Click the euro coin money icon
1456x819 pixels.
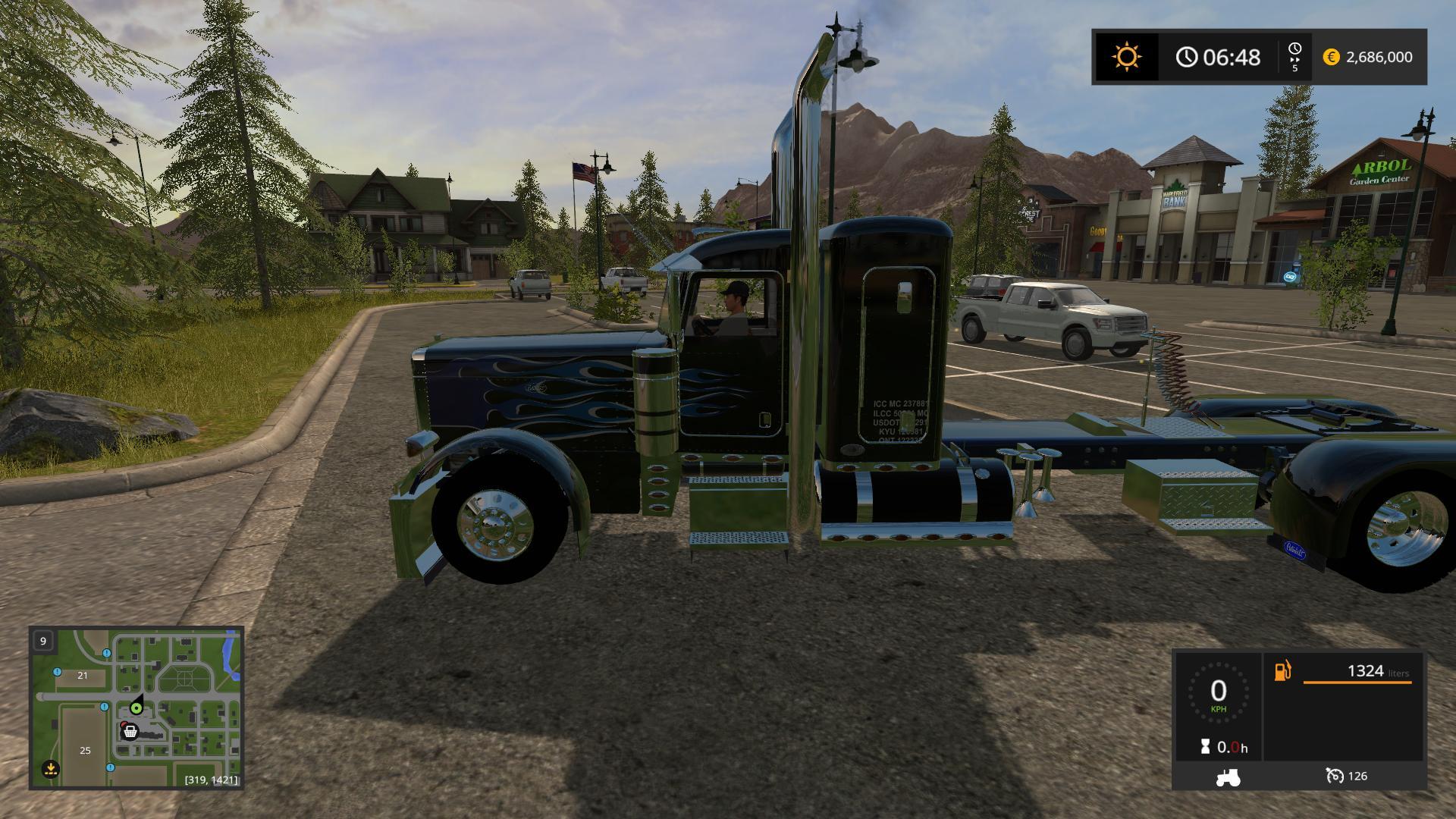click(1331, 57)
